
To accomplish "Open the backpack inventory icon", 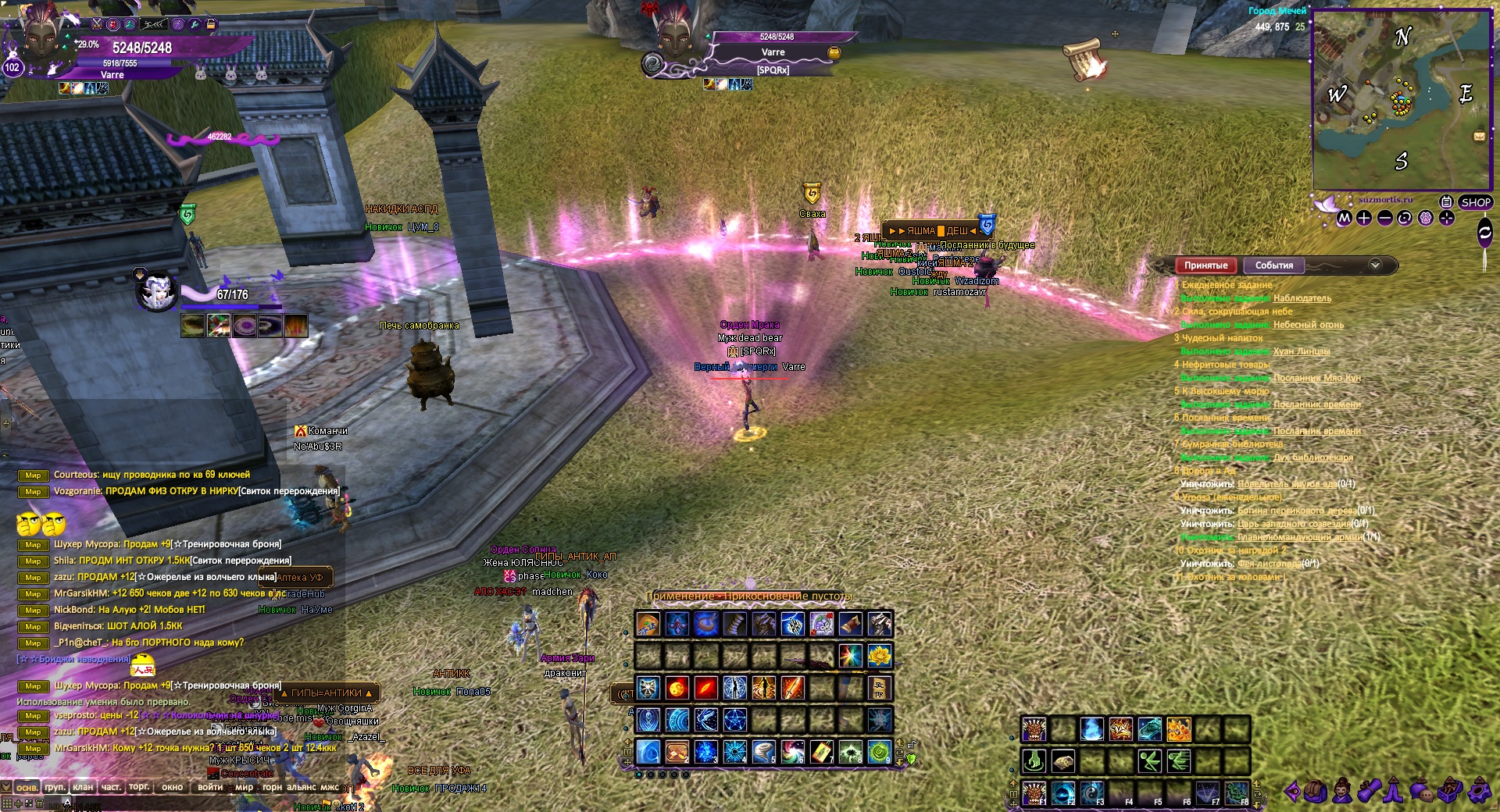I will click(x=1316, y=792).
